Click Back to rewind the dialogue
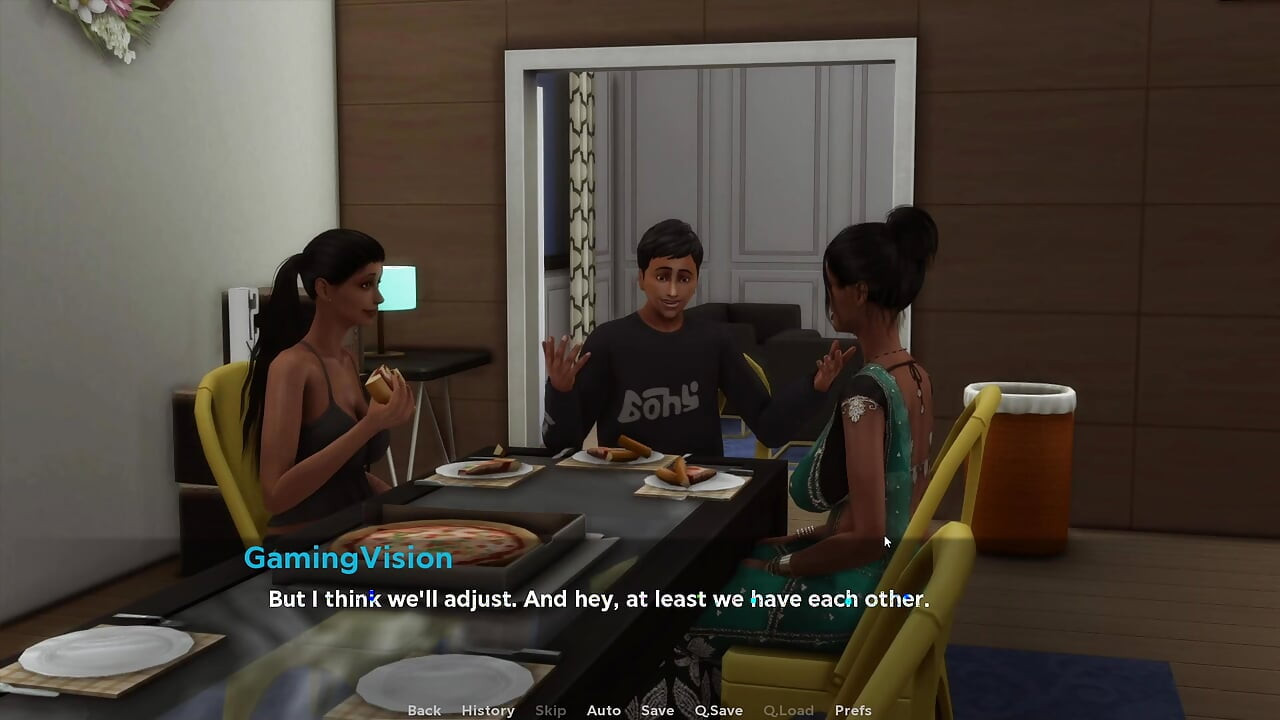Screen dimensions: 1280x720 [423, 710]
